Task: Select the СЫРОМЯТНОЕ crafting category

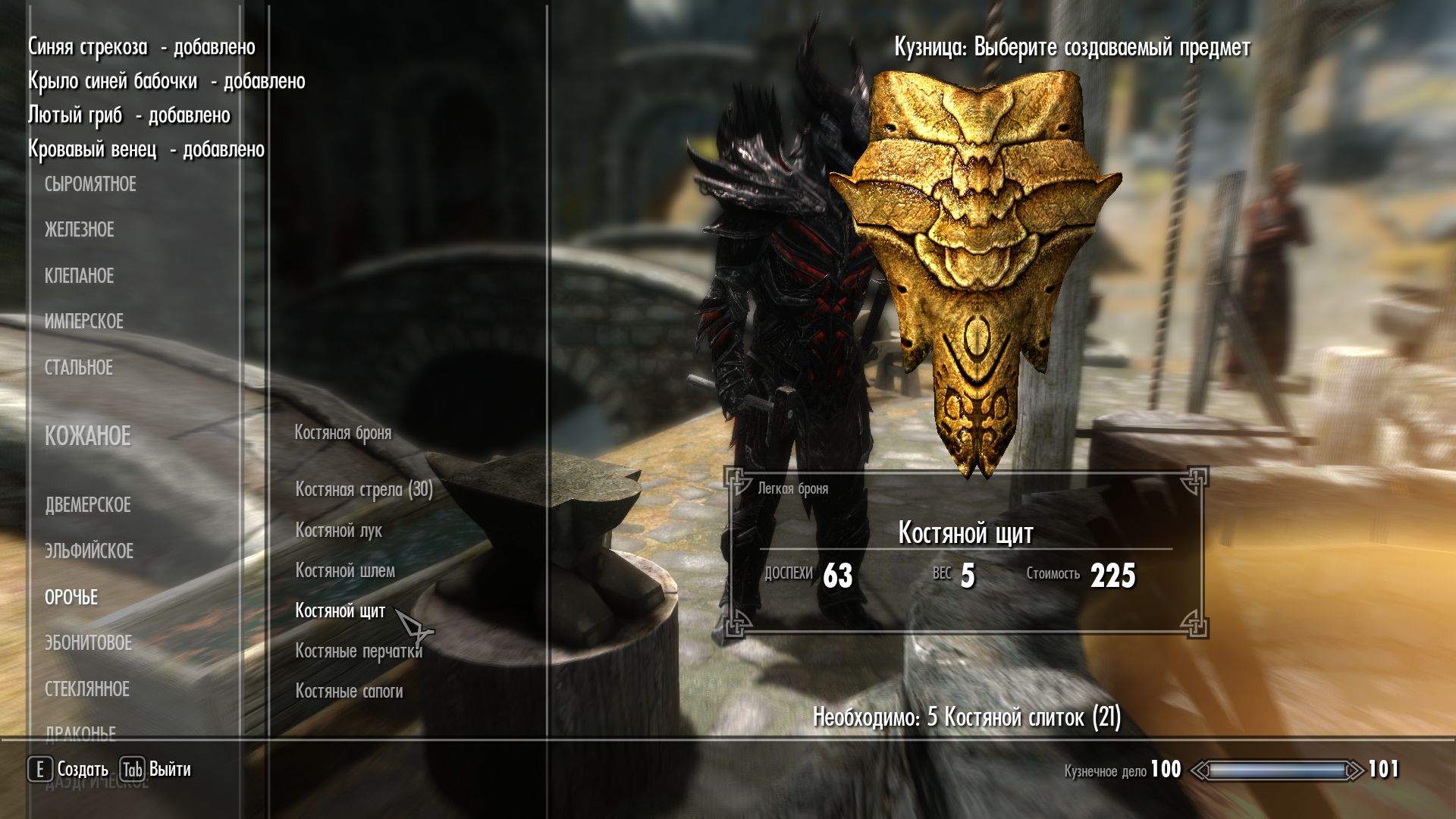Action: [x=90, y=184]
